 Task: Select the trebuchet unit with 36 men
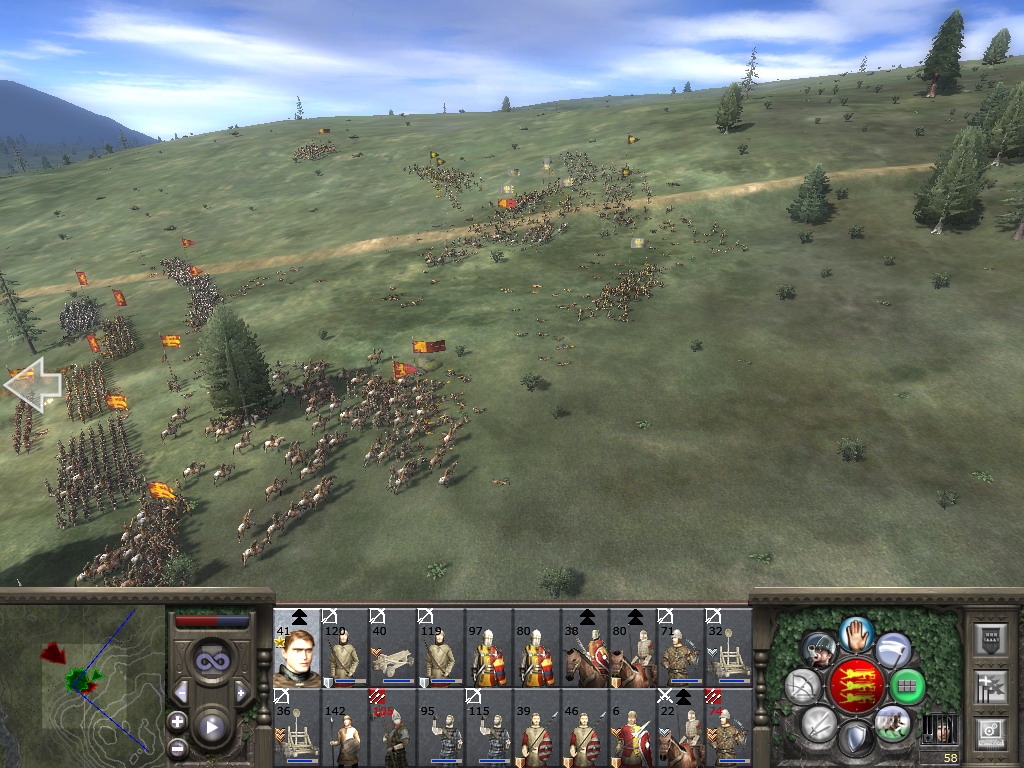pos(297,729)
